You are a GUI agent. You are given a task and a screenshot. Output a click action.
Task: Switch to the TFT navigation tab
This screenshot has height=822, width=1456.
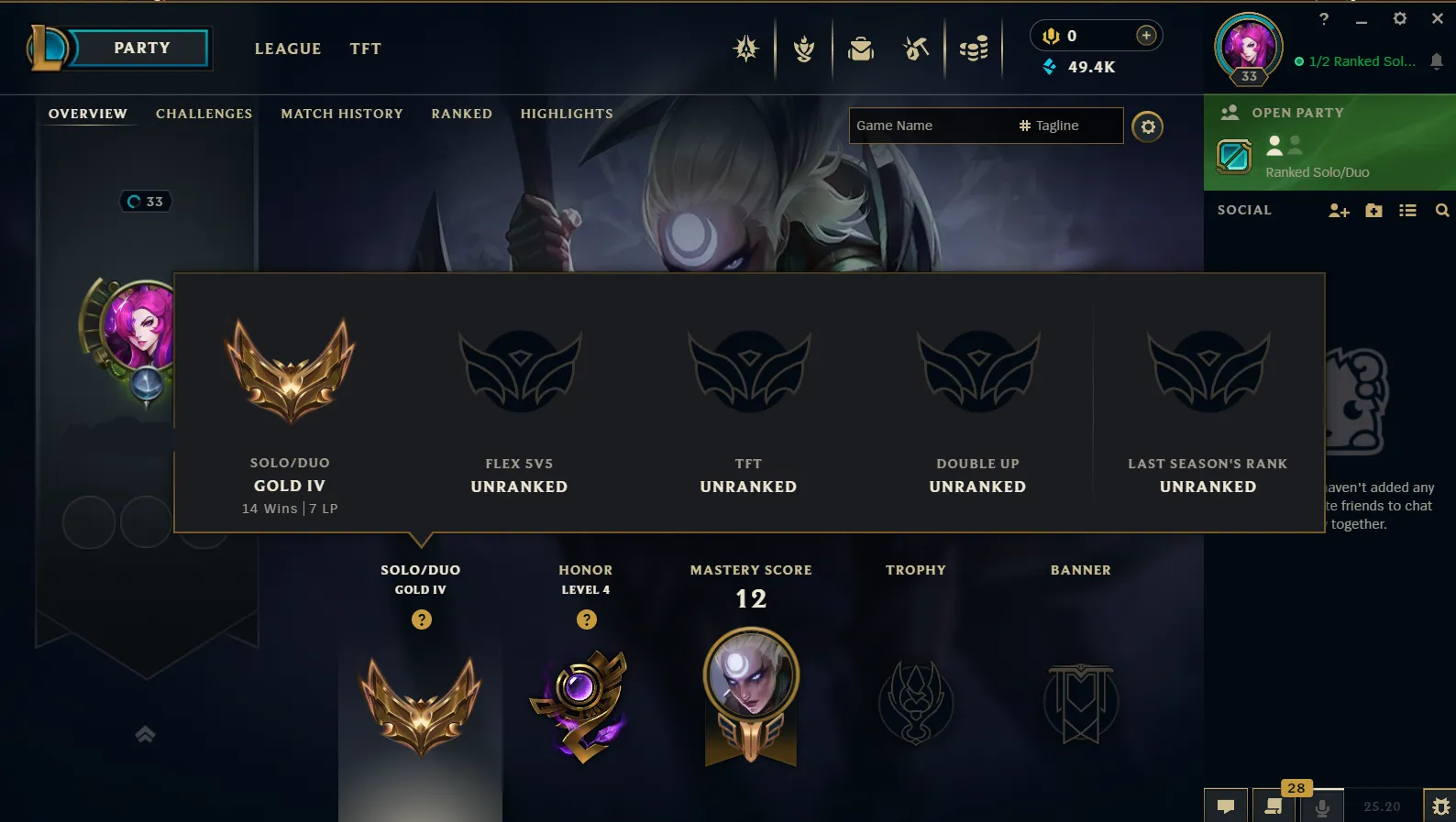365,49
